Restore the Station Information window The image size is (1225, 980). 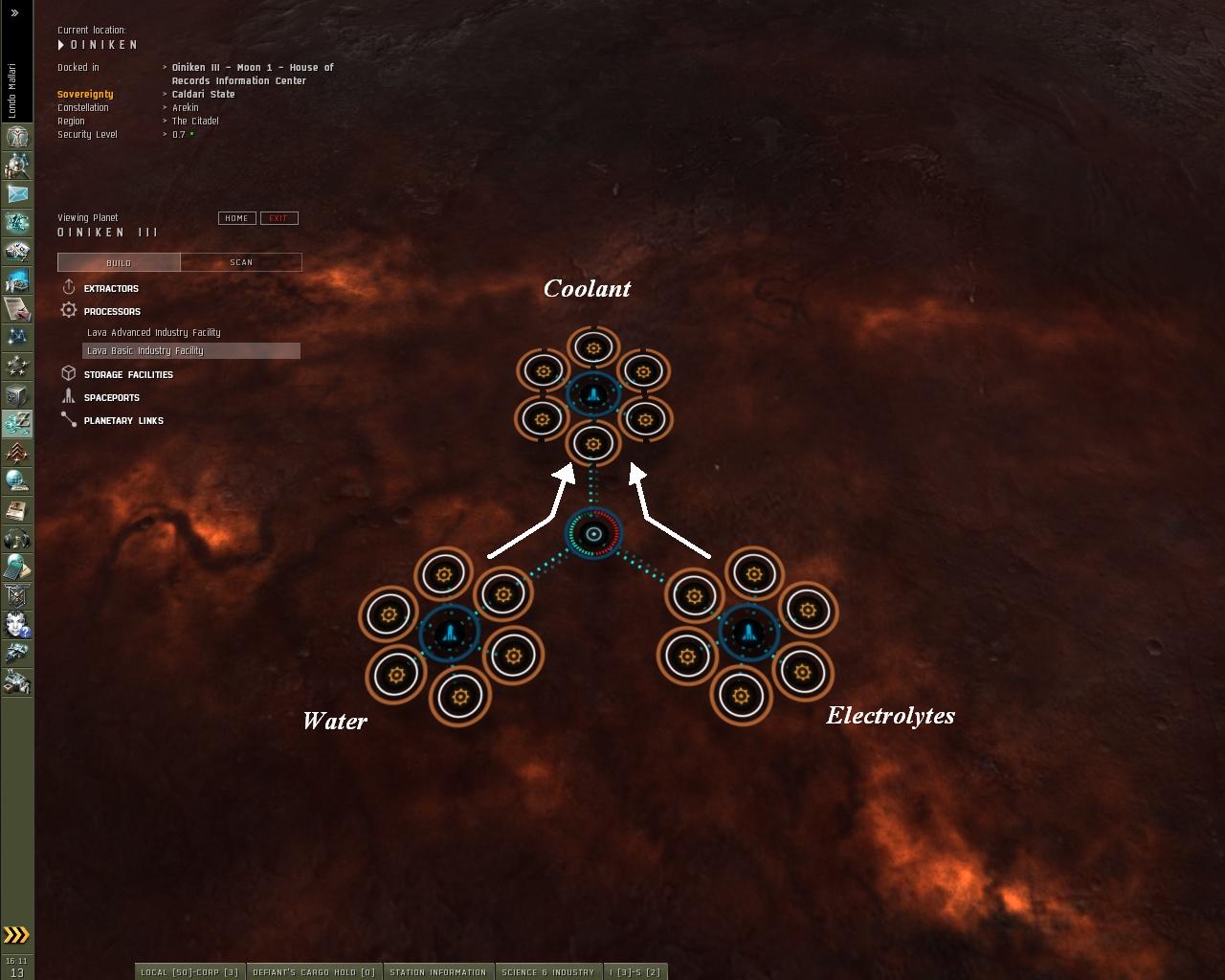(x=437, y=971)
